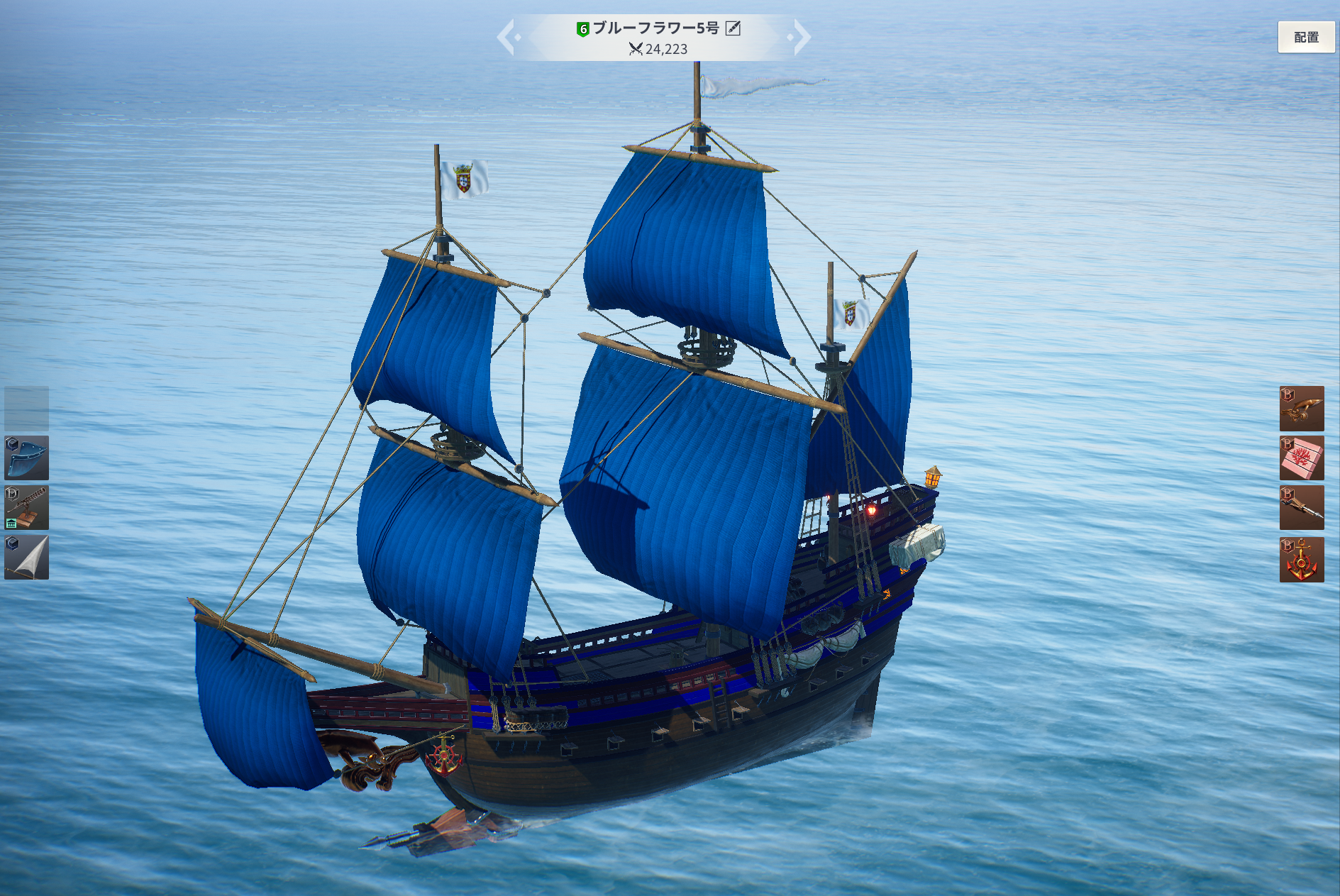Viewport: 1340px width, 896px height.
Task: Open the empty top equipment slot
Action: click(27, 408)
